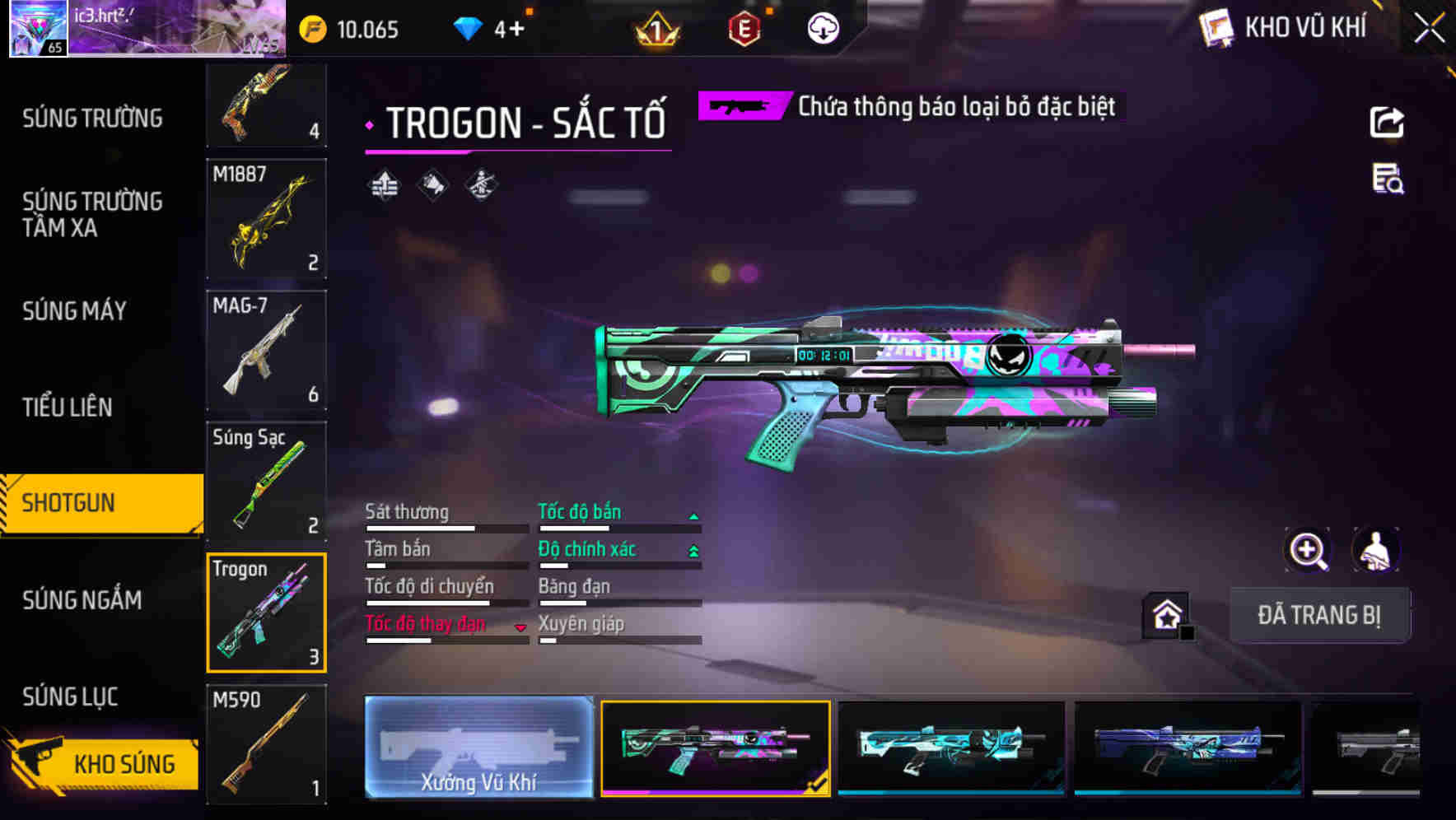
Task: Switch to the Súng Lục category
Action: 70,697
